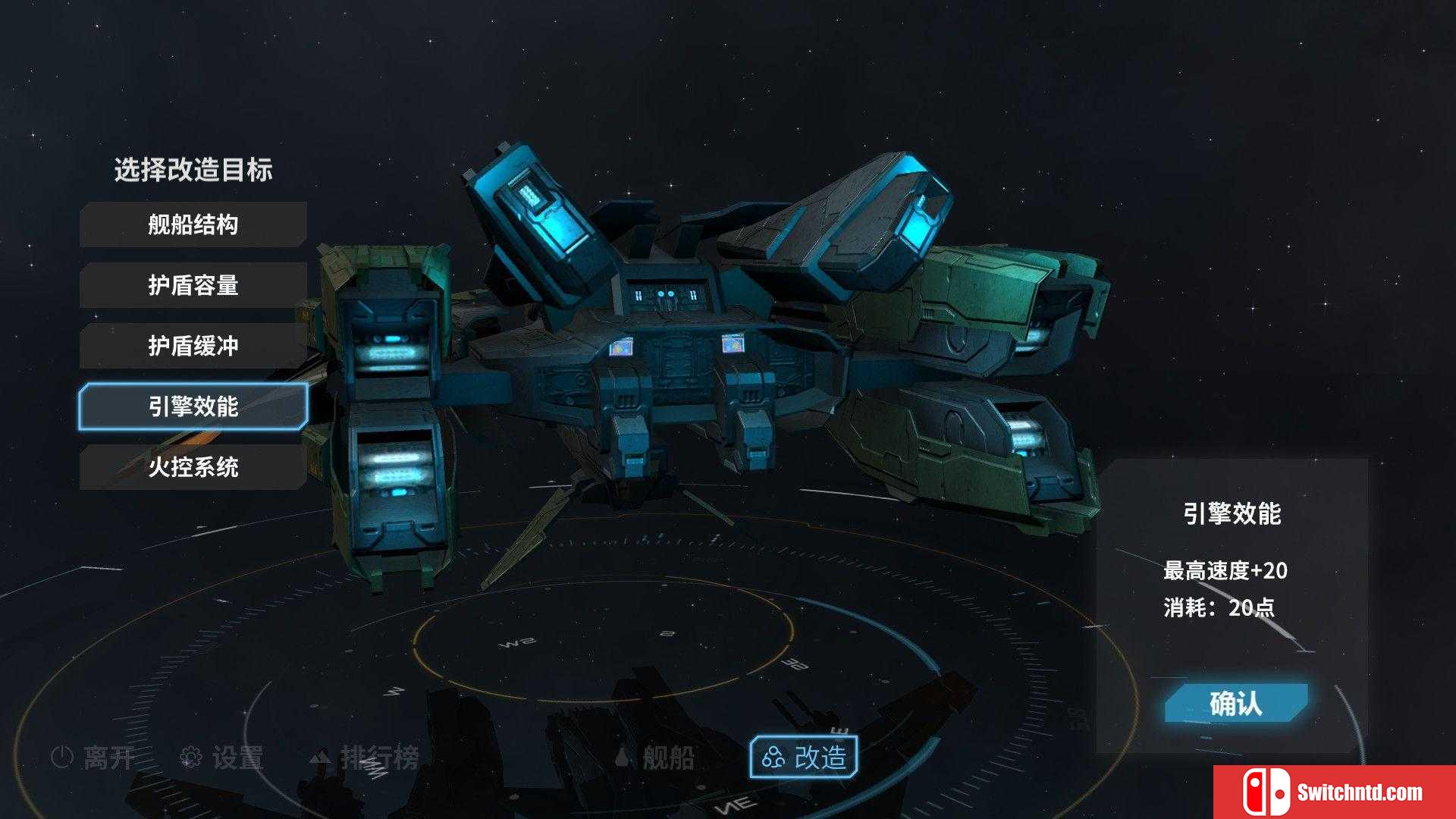Show the 排行榜 leaderboard
Screen dimensions: 1456x819
365,757
